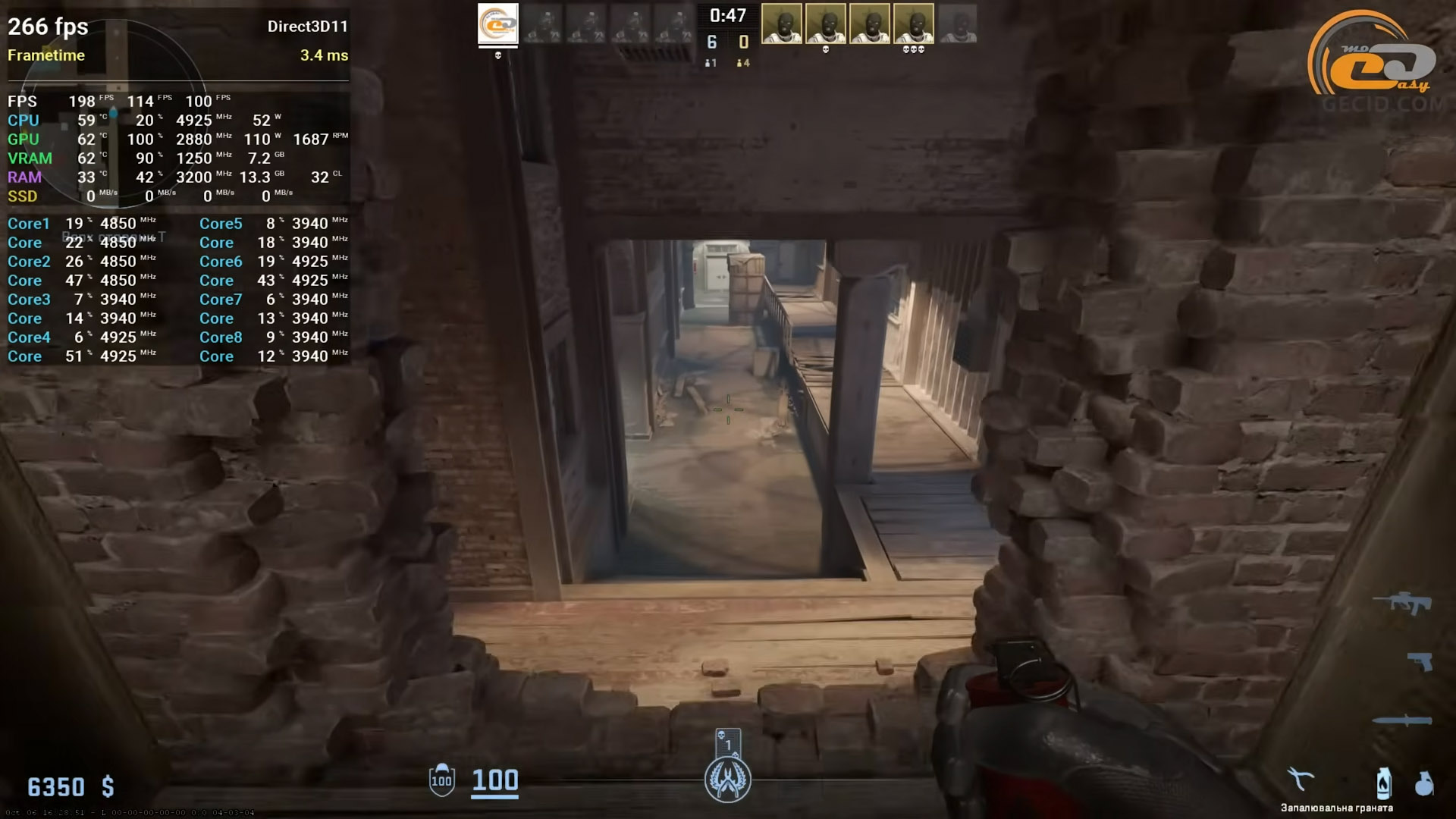Click the terrorist avatar with one skull
The width and height of the screenshot is (1456, 819).
pos(825,24)
